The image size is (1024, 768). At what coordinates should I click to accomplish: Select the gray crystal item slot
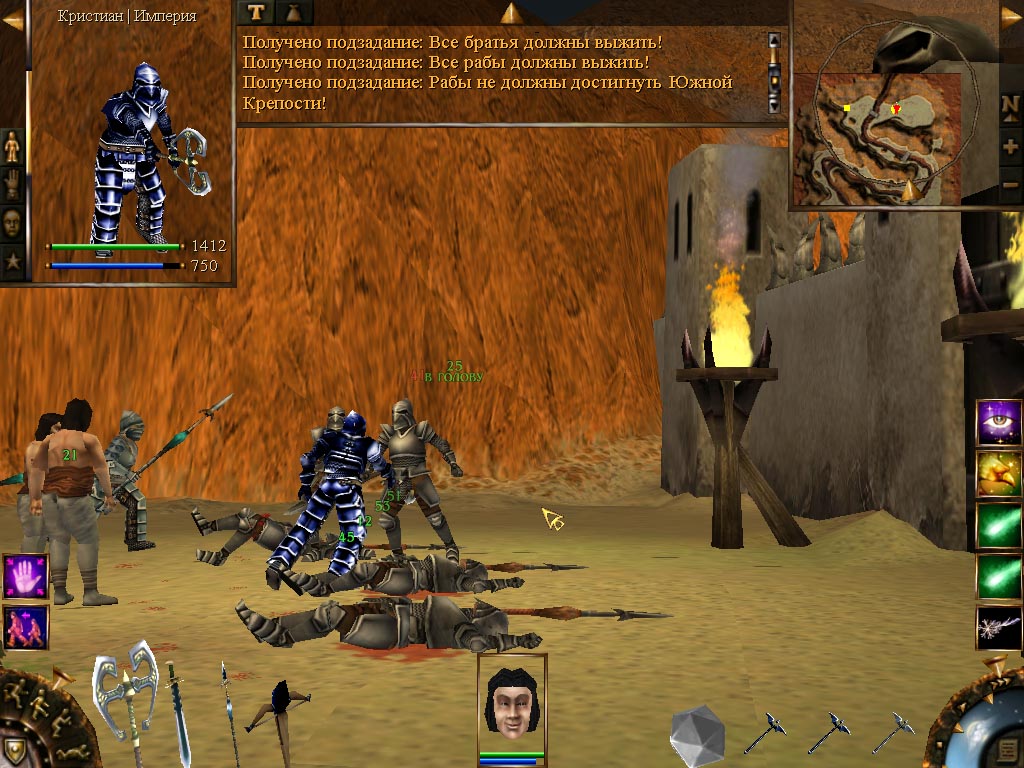[x=696, y=732]
